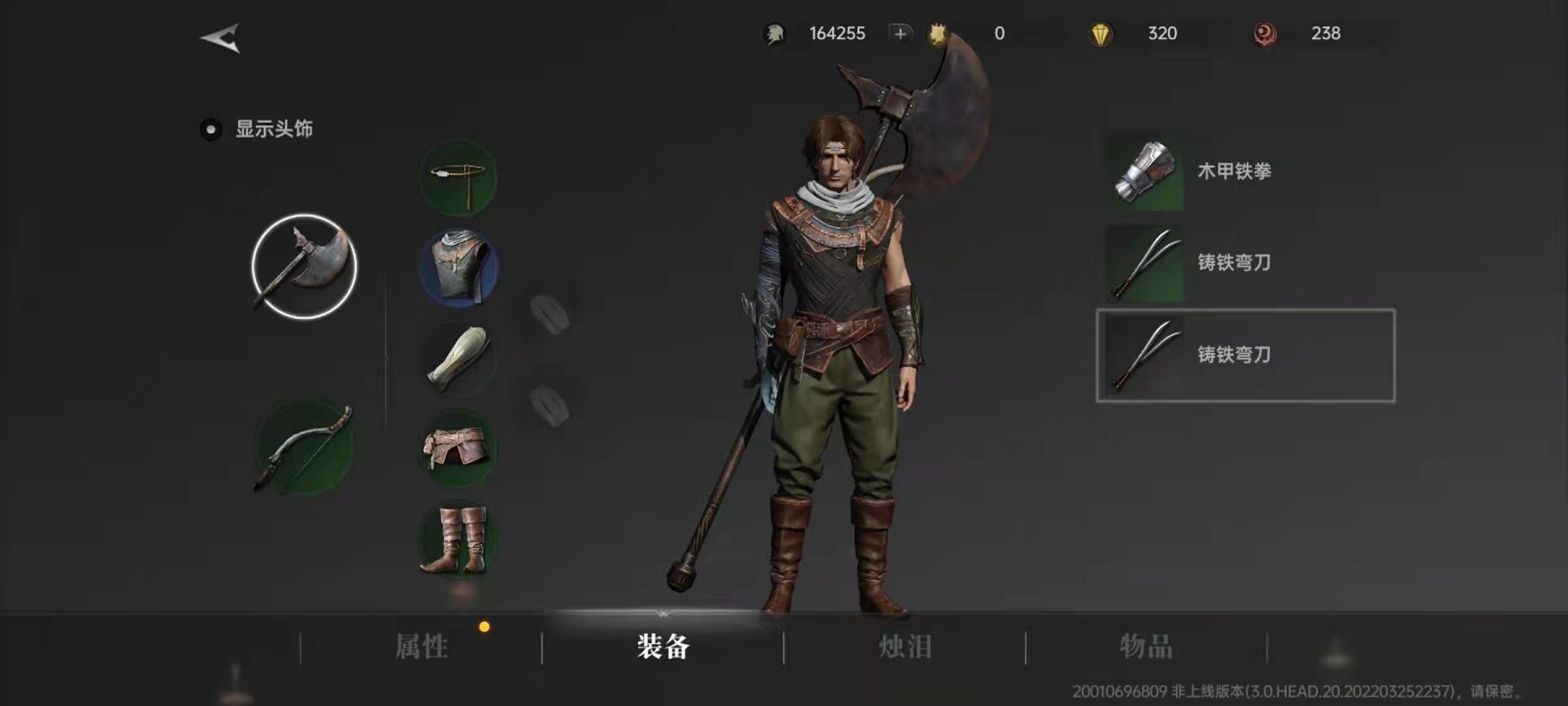Click the plus button beside 164255
The height and width of the screenshot is (706, 1568).
(900, 33)
